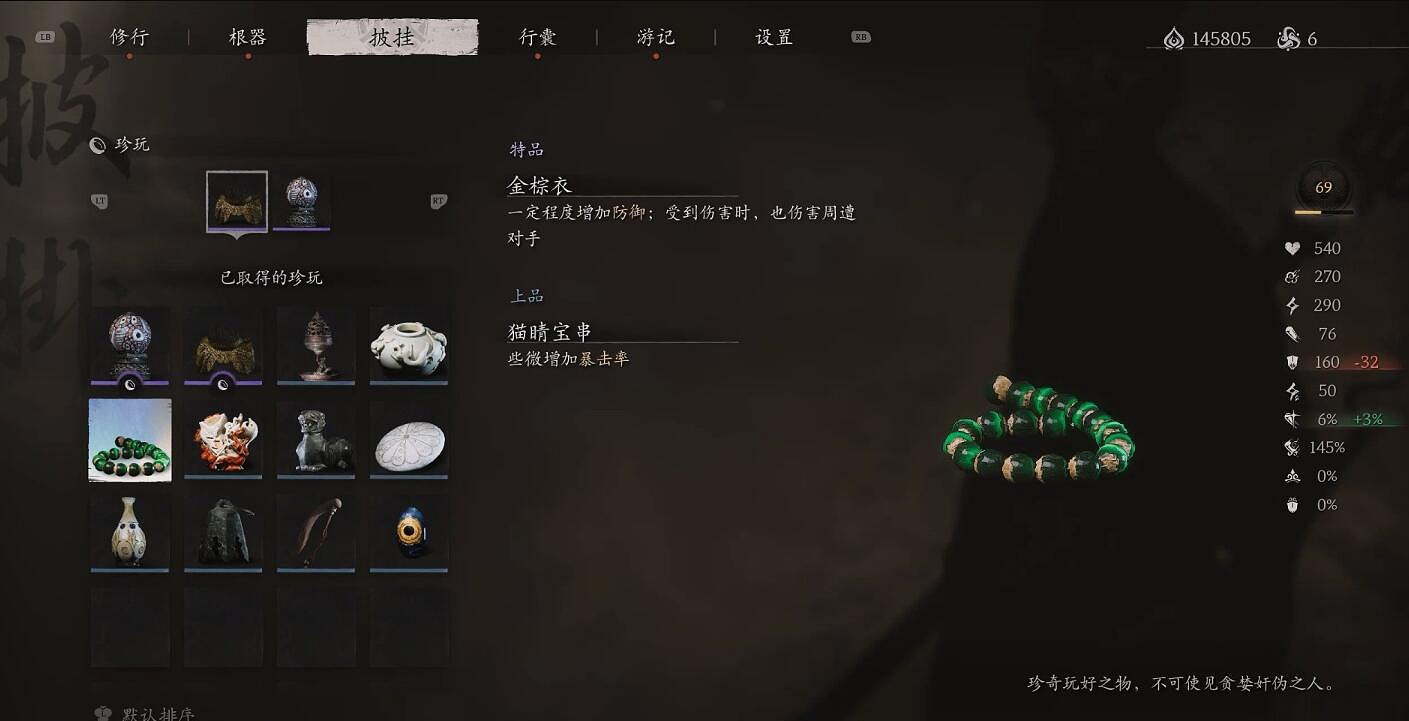1409x721 pixels.
Task: Click the experience bar under level 69
Action: (x=1321, y=212)
